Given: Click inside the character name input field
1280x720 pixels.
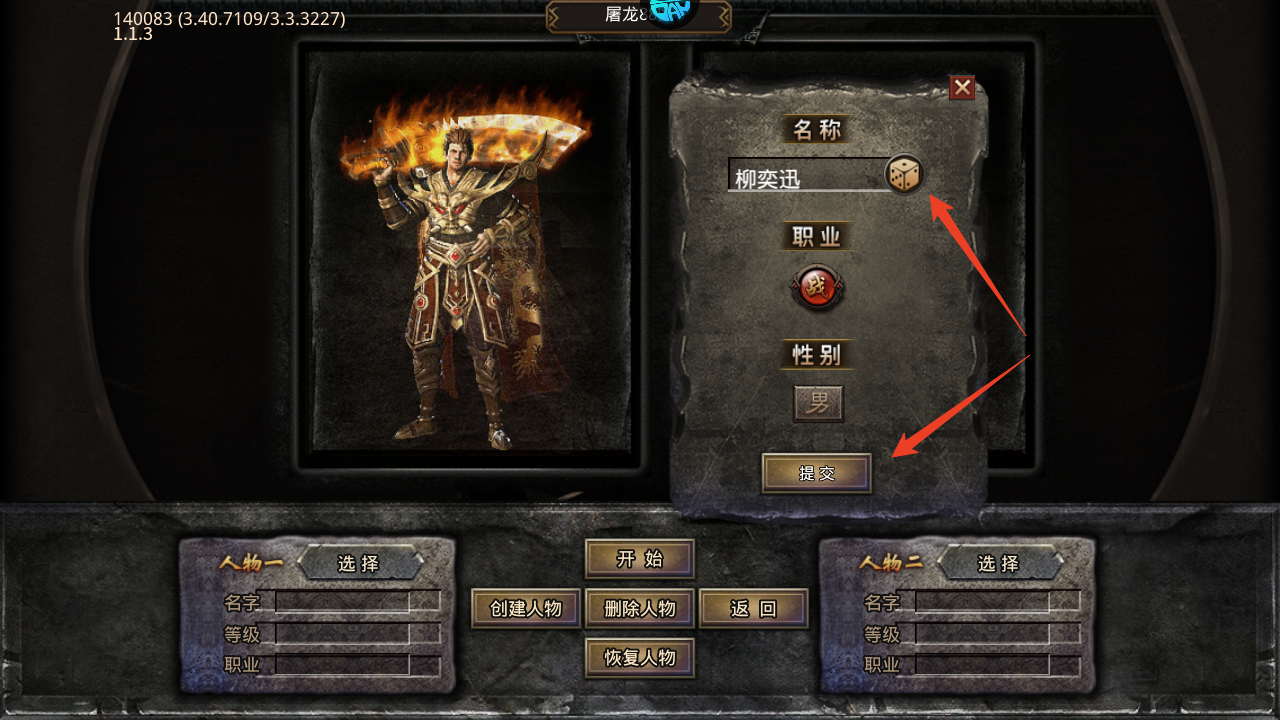Looking at the screenshot, I should 800,176.
